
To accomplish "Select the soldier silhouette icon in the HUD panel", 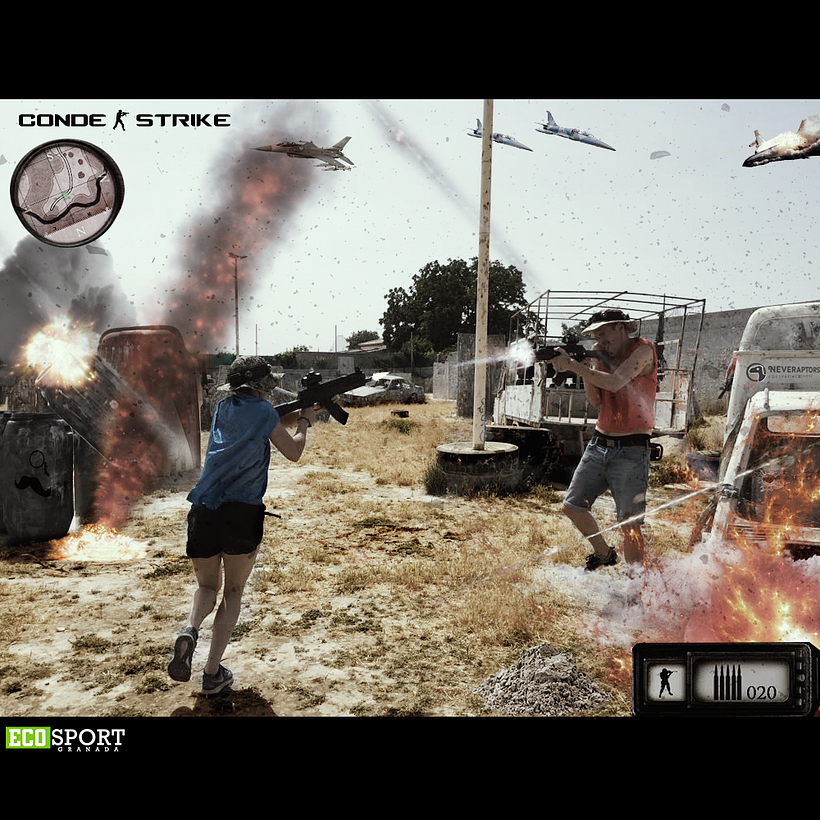I will point(666,681).
